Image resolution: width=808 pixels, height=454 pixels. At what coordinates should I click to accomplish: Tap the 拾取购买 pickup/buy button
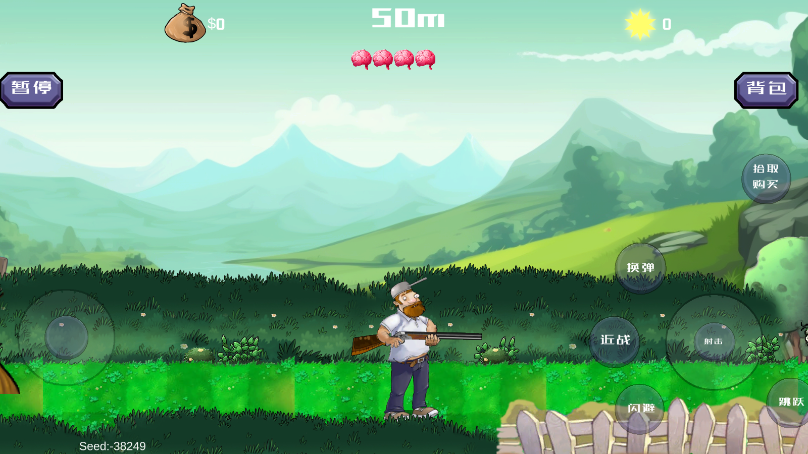tap(766, 177)
